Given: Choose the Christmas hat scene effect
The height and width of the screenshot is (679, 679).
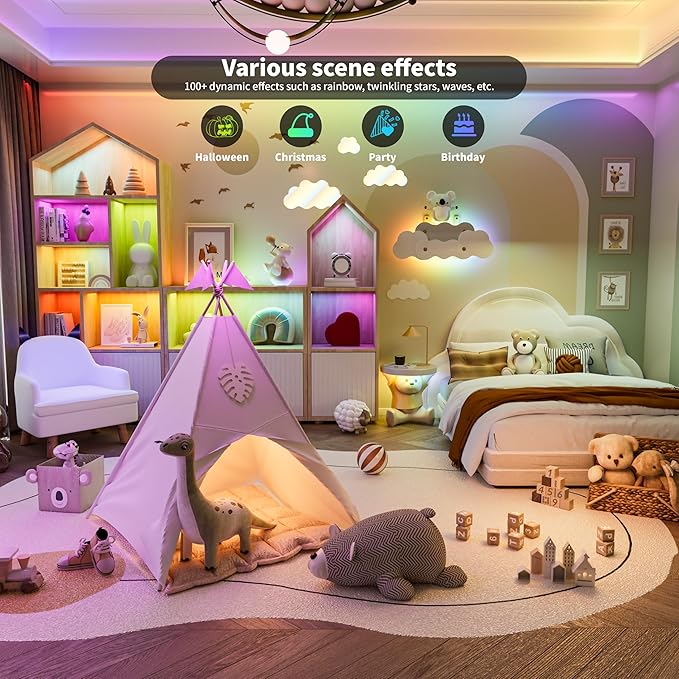Looking at the screenshot, I should coord(301,127).
